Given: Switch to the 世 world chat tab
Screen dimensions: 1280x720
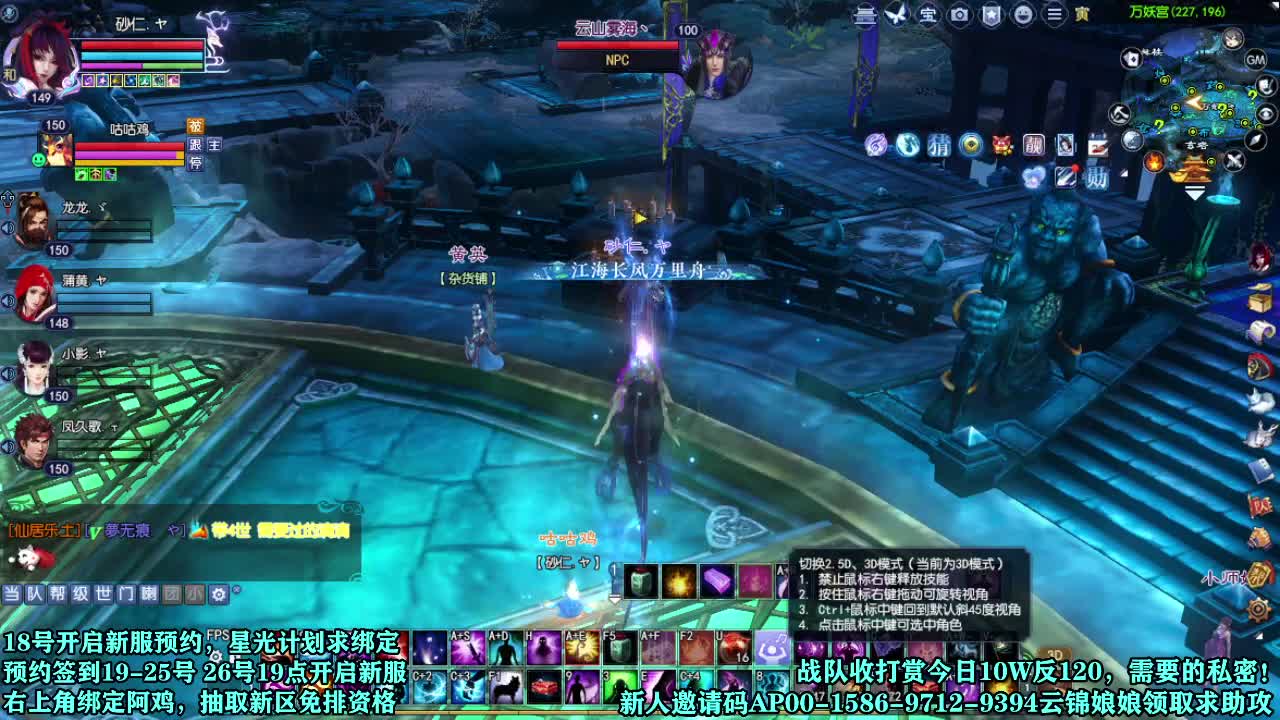Looking at the screenshot, I should click(102, 595).
